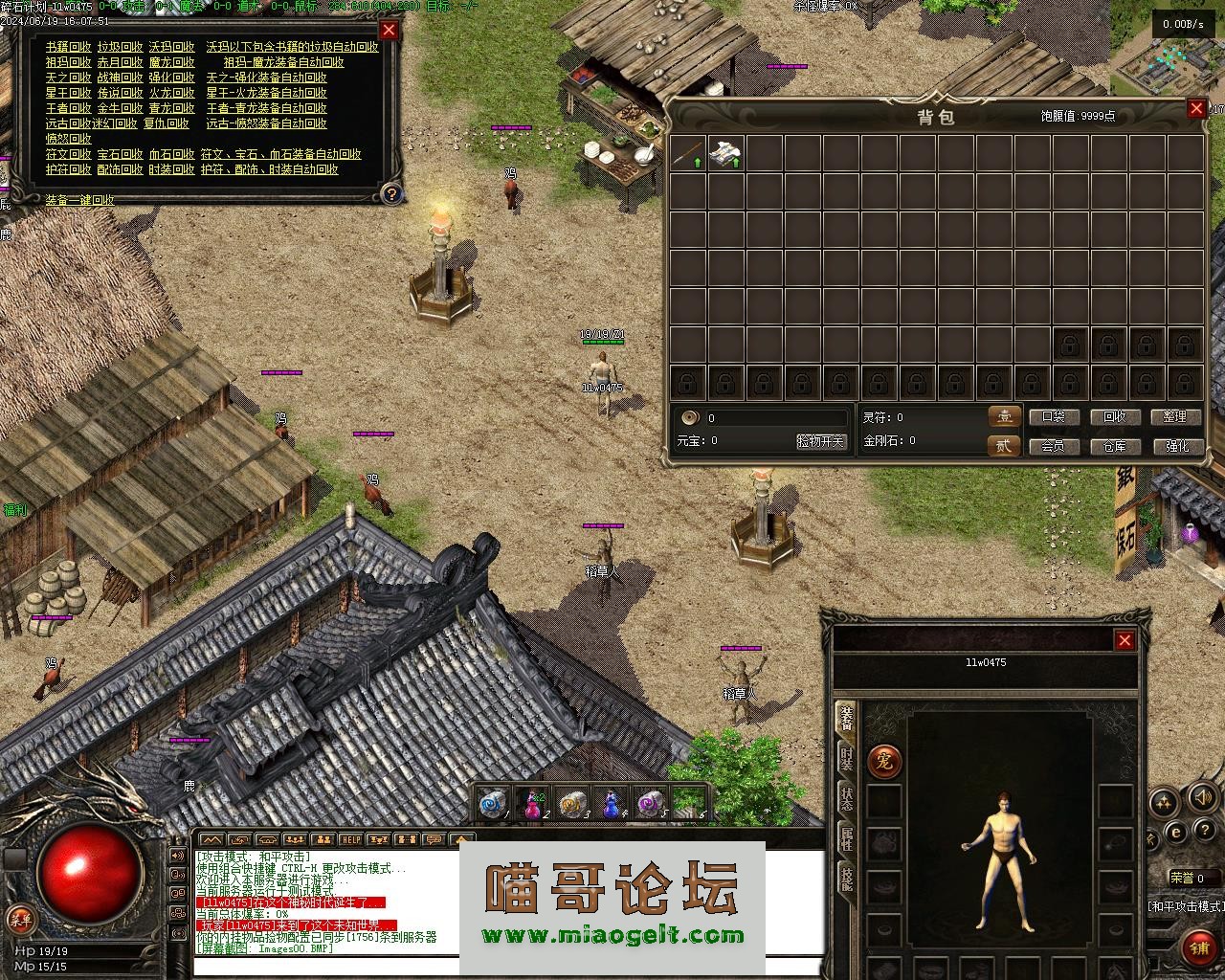Screen dimensions: 1225x980
Task: Toggle sound with the speaker icon
Action: [x=1200, y=797]
